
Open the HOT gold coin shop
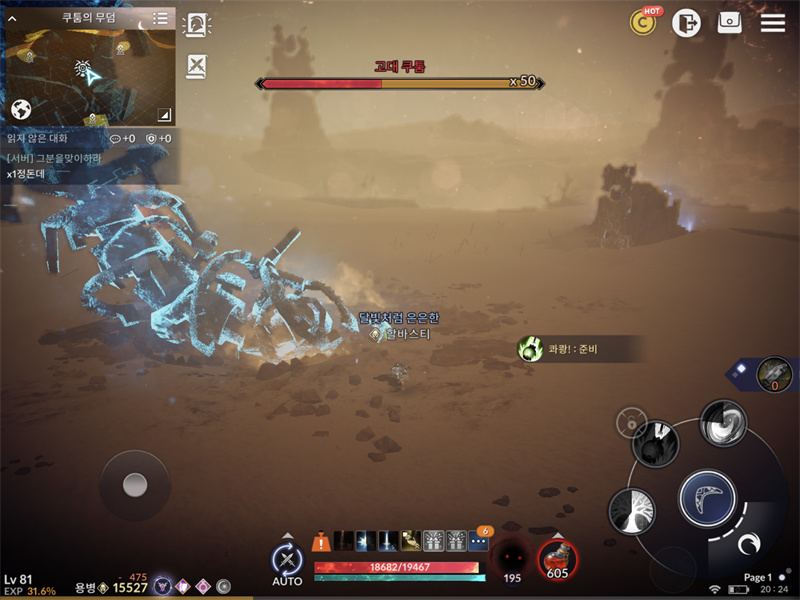click(643, 22)
